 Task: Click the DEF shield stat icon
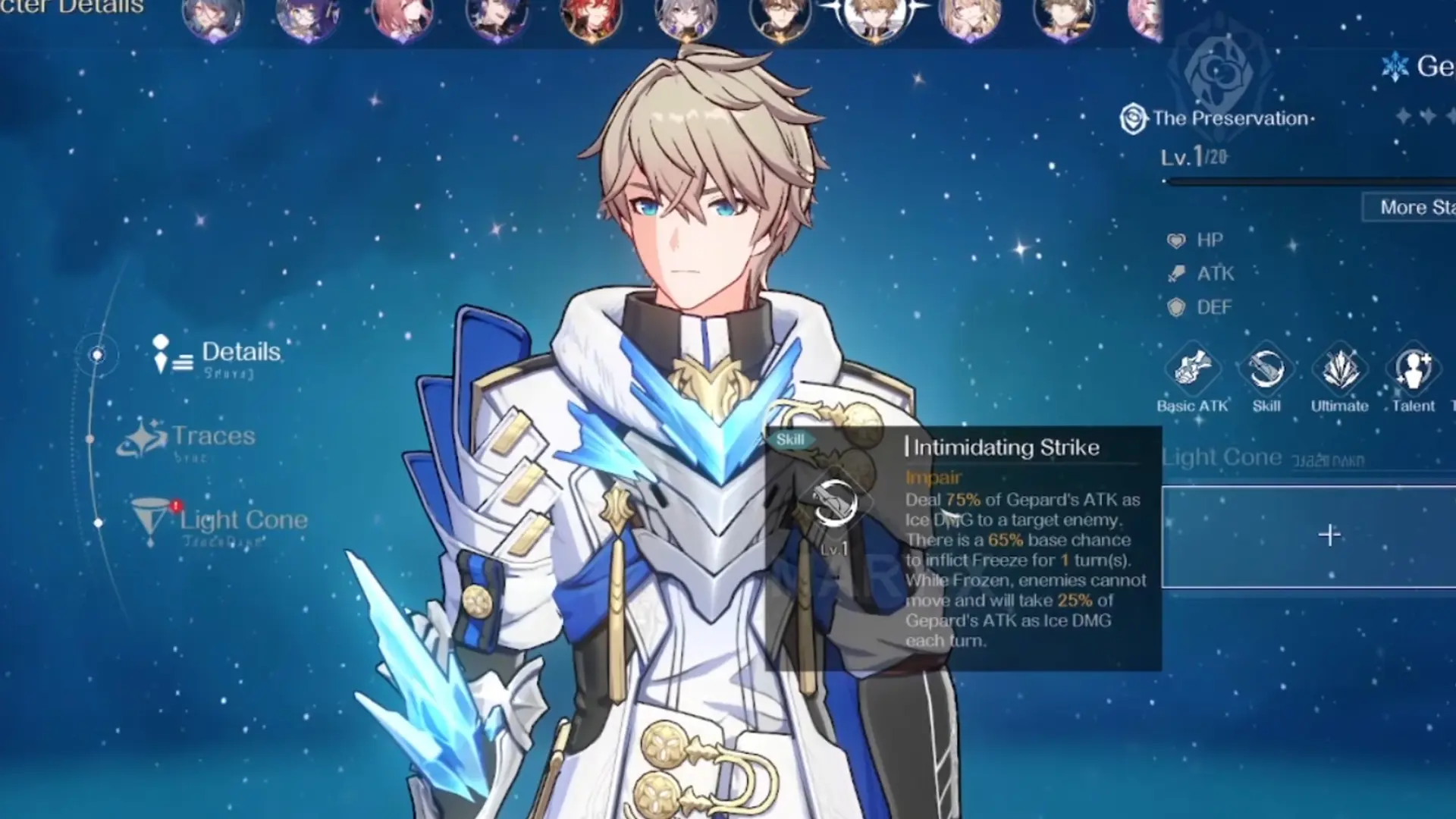click(1176, 307)
